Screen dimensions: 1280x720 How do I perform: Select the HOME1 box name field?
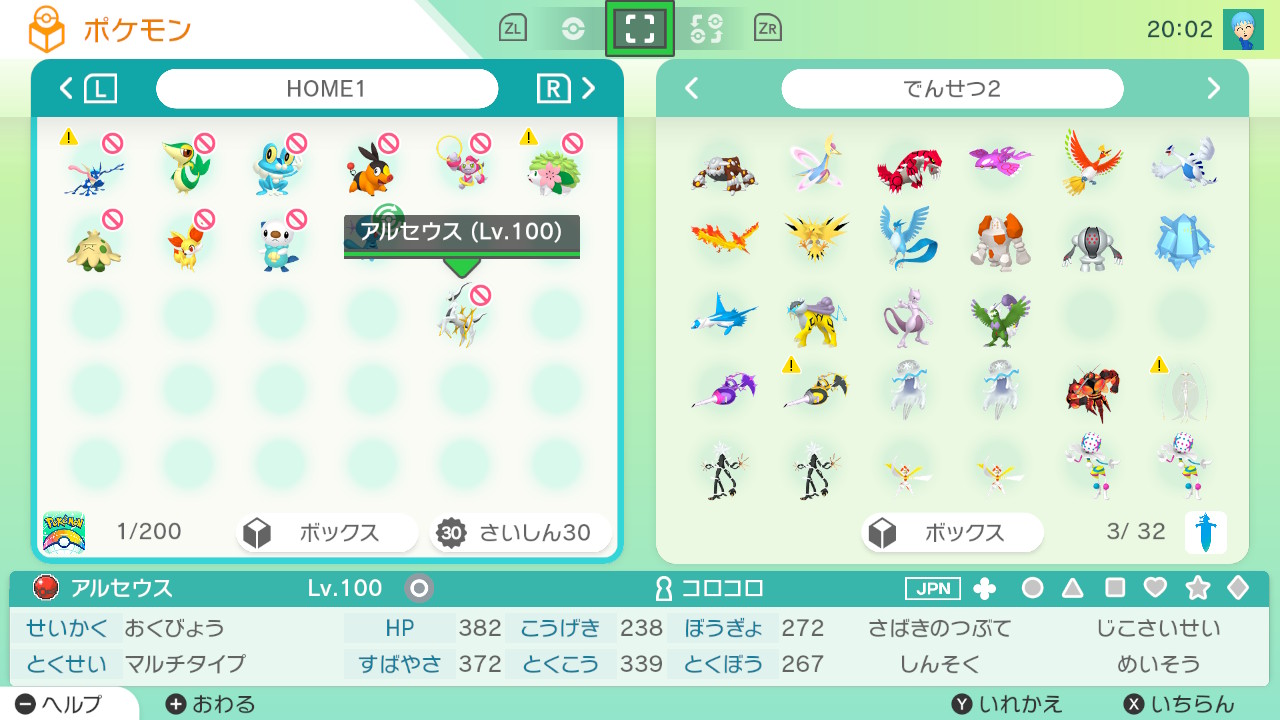pyautogui.click(x=327, y=88)
